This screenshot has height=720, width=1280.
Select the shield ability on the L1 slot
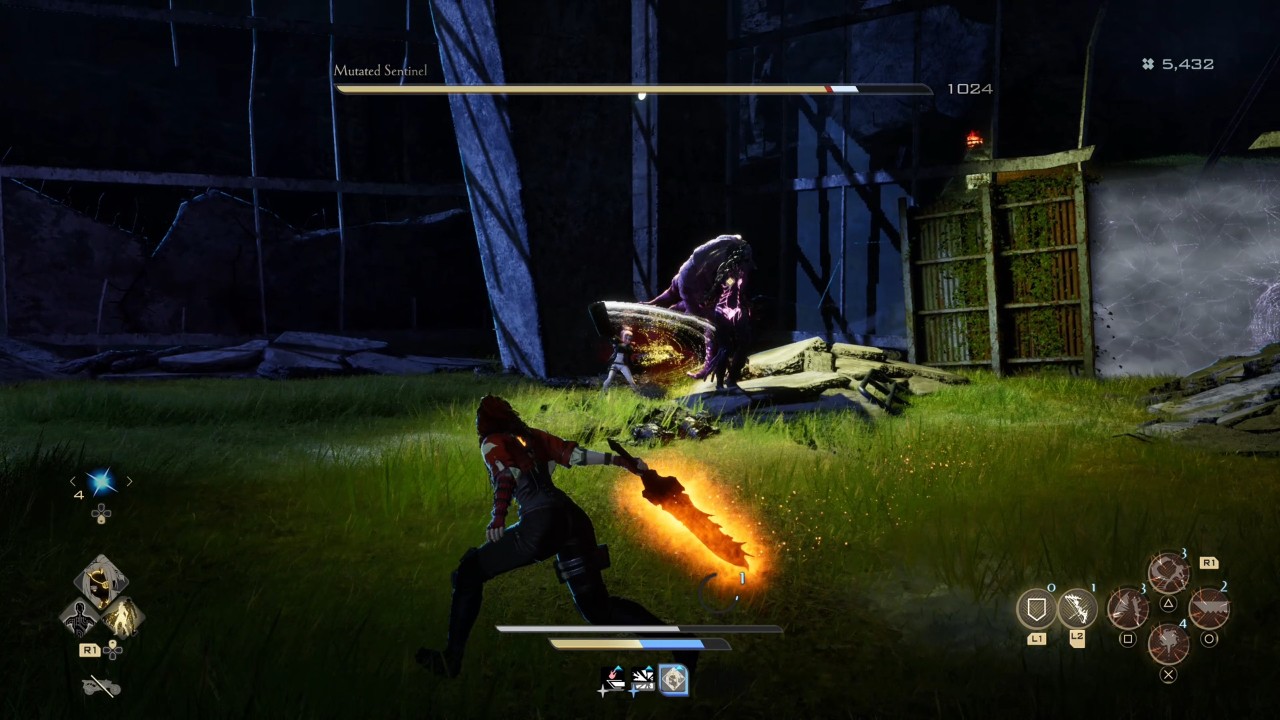tap(1037, 609)
